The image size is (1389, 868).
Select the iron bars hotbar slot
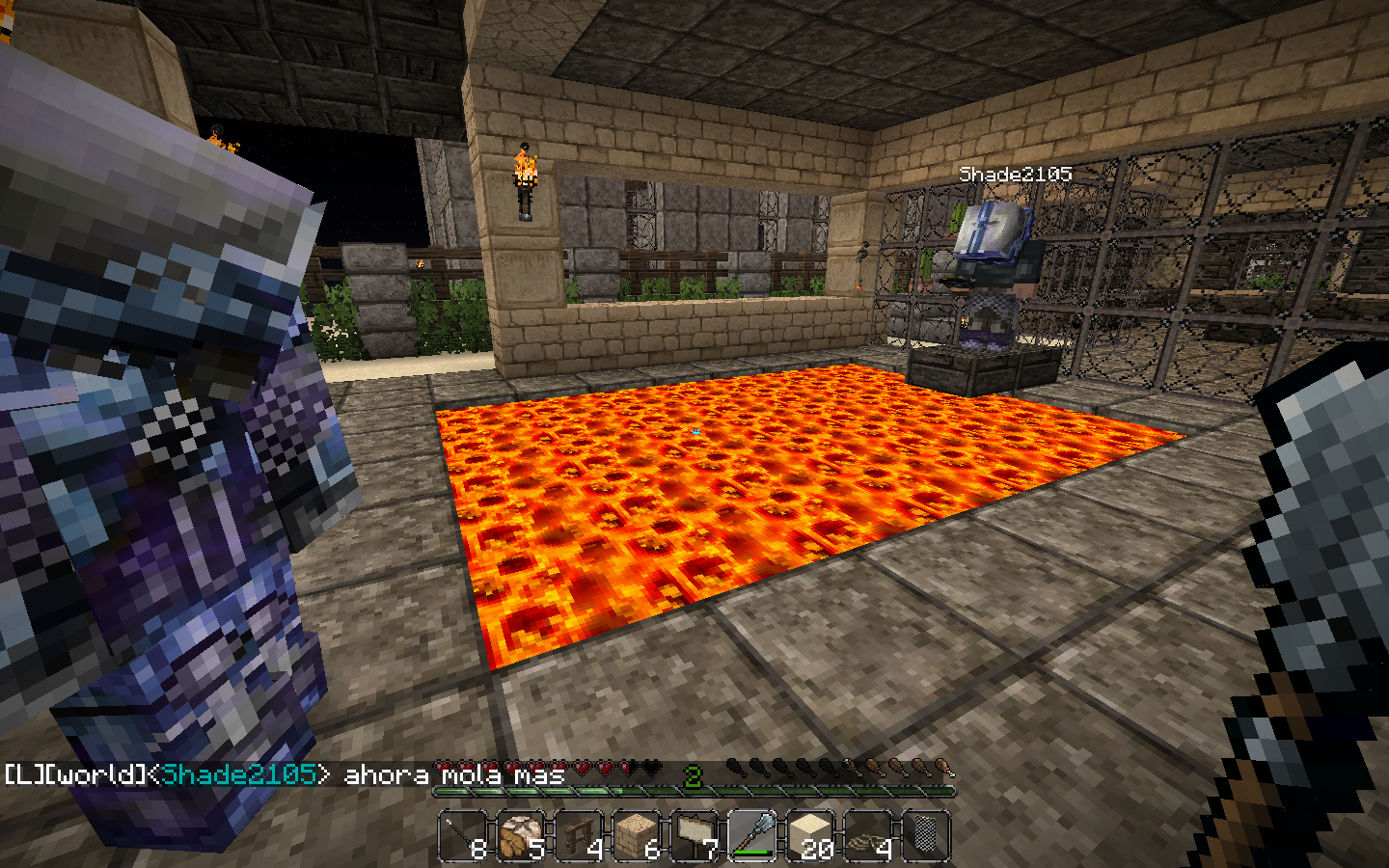pos(926,835)
